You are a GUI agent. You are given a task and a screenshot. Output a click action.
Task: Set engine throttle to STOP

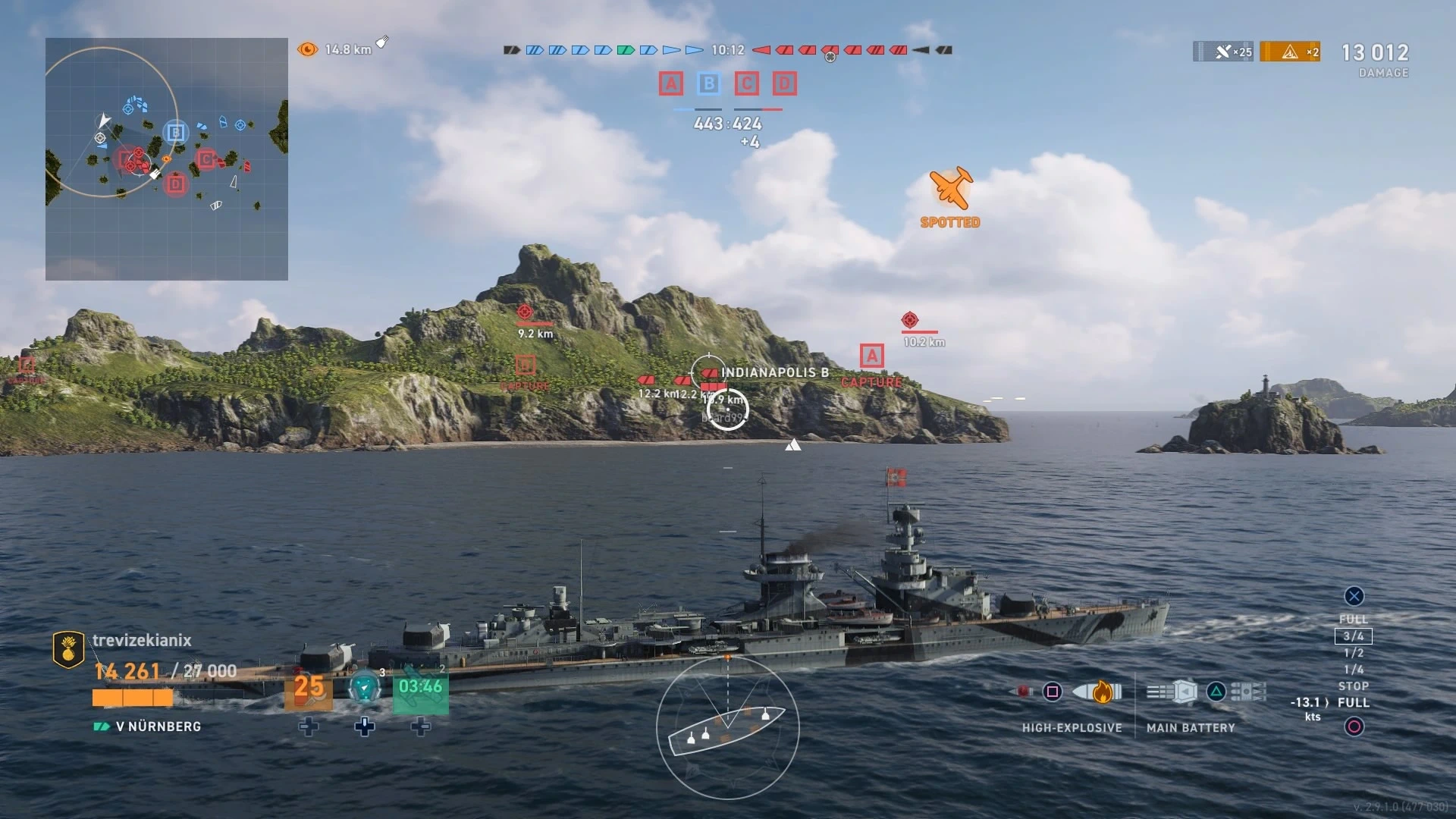1354,686
